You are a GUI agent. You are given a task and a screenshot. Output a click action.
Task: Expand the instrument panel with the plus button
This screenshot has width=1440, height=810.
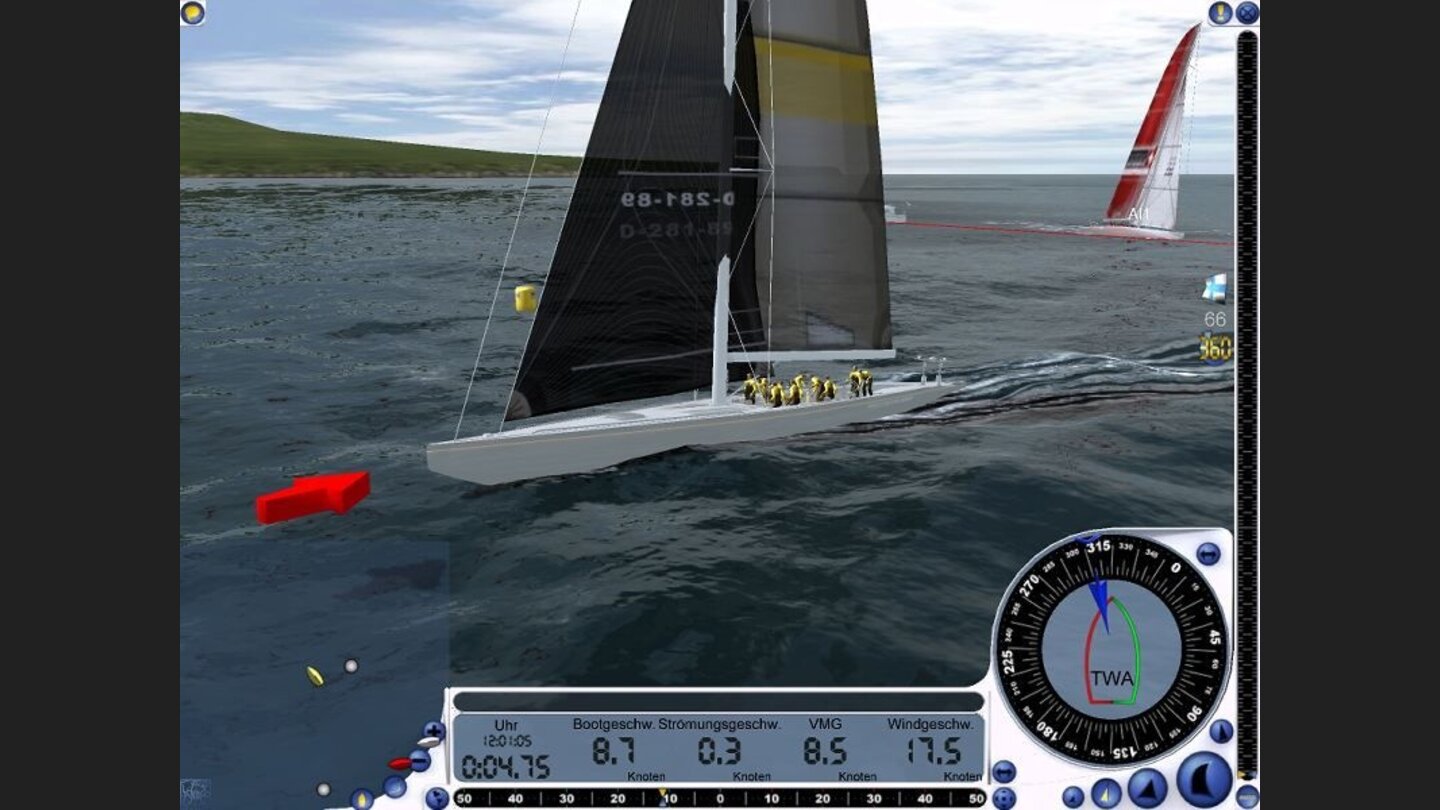click(433, 730)
